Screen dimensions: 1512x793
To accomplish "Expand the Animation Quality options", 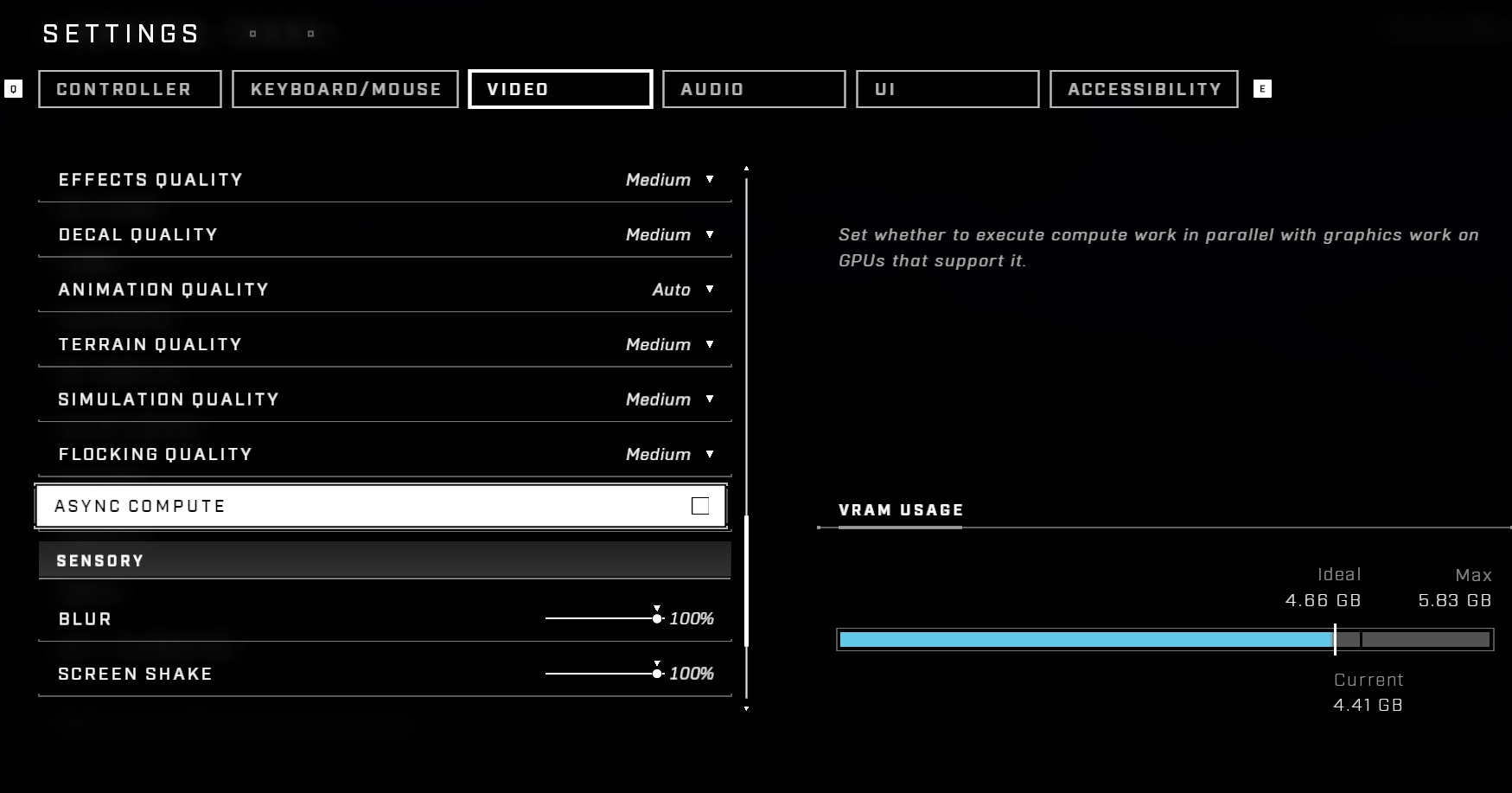I will coord(708,290).
